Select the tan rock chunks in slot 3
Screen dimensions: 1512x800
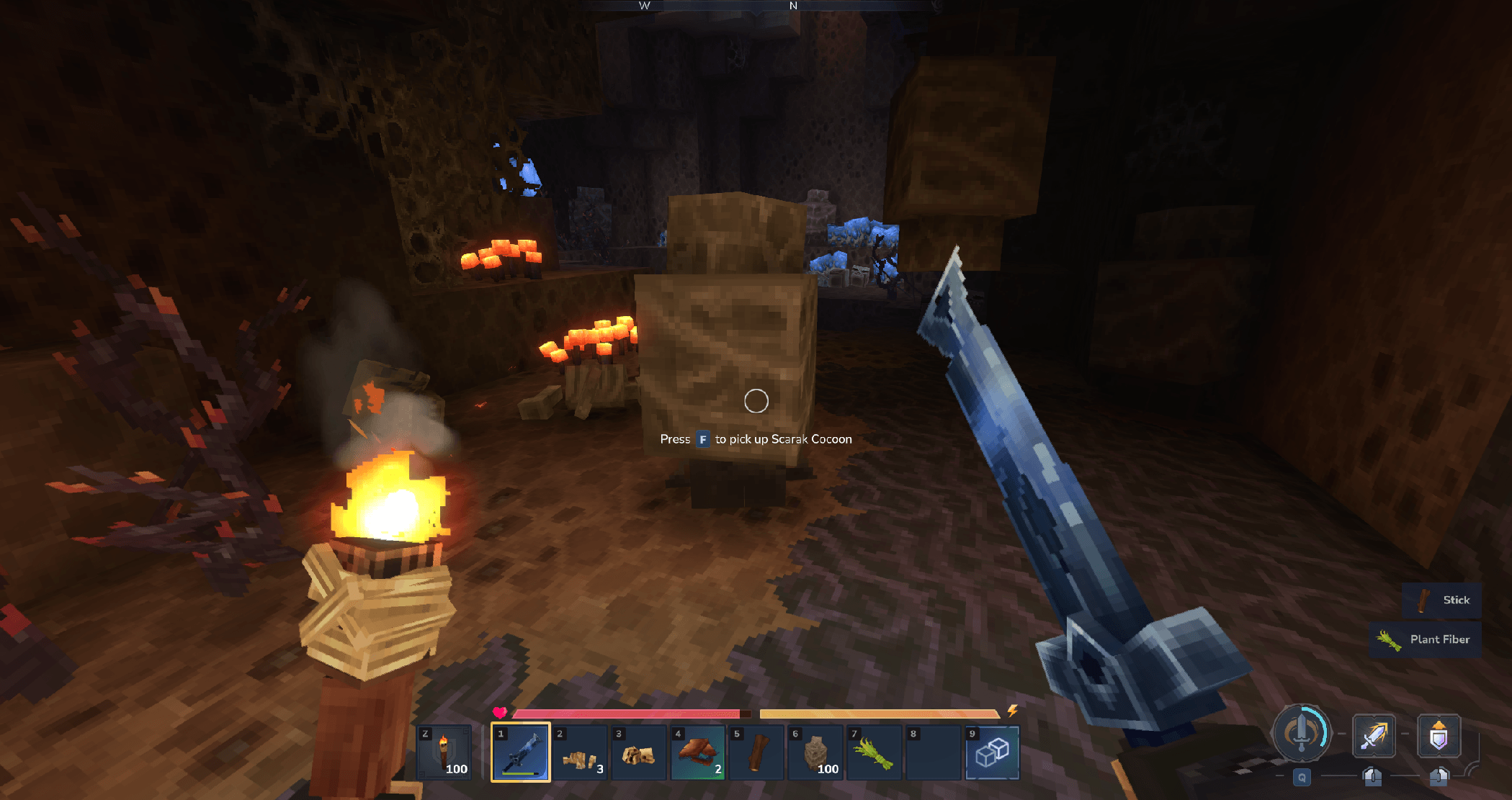(x=639, y=752)
